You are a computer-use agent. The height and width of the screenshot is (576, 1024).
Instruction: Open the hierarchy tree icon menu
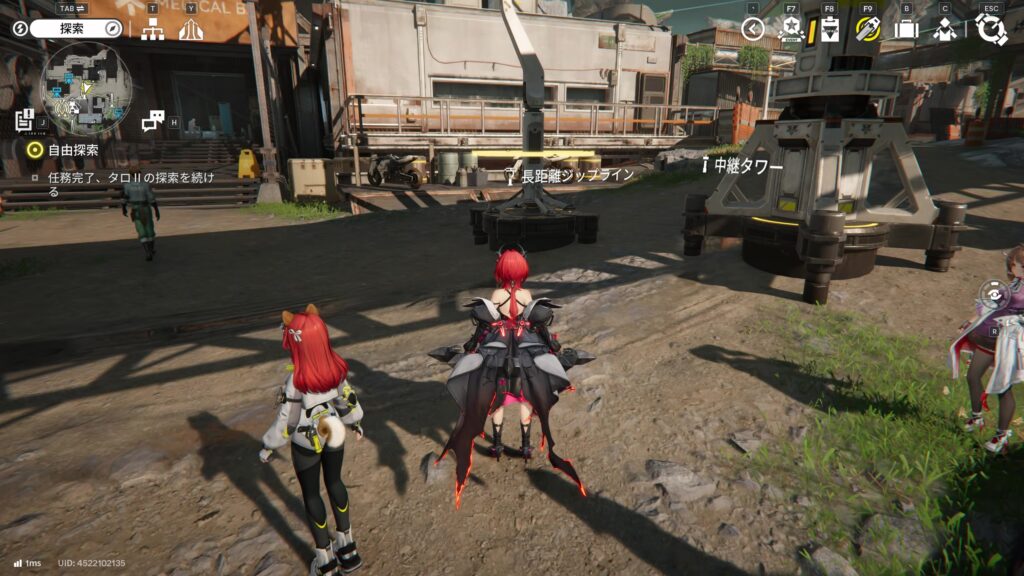click(x=152, y=29)
